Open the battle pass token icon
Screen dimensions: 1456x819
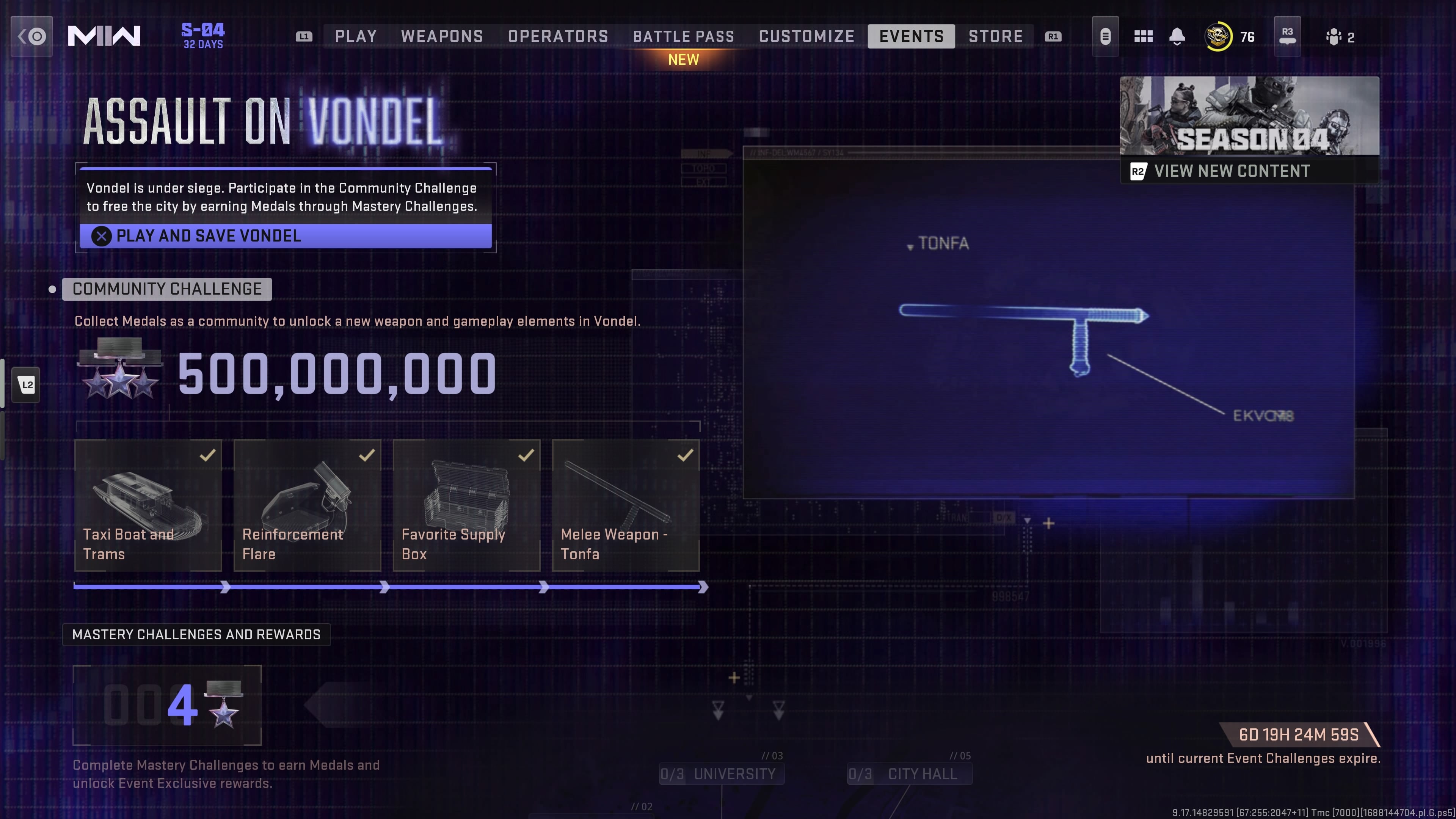pyautogui.click(x=1106, y=36)
